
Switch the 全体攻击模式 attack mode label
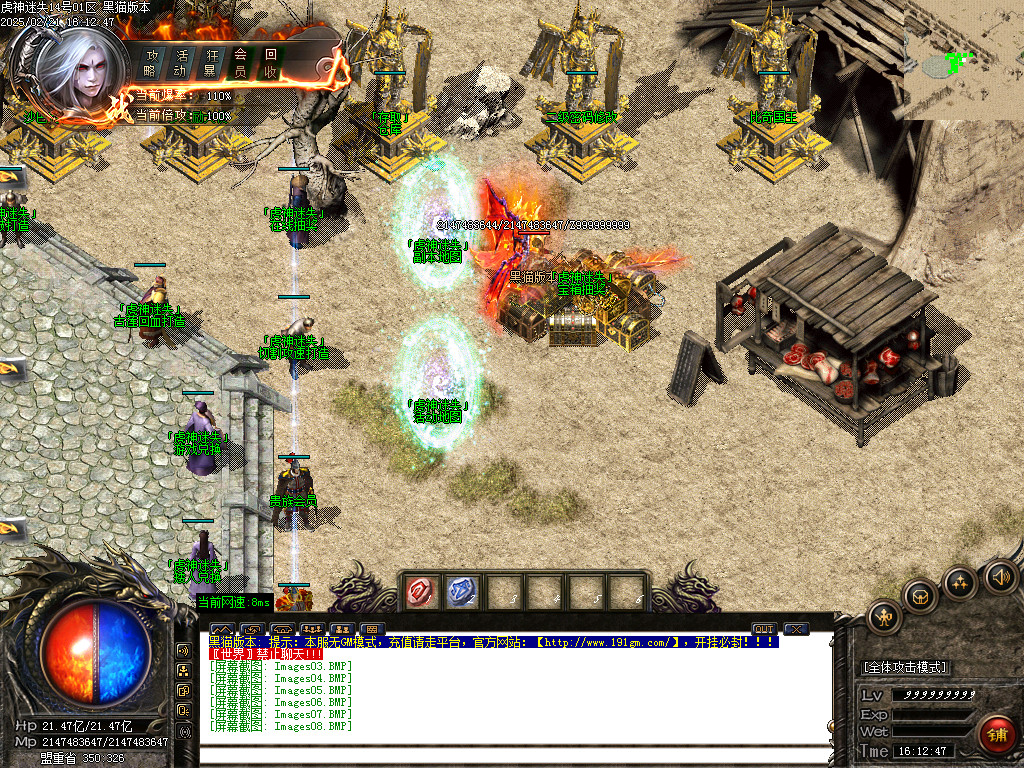pos(905,667)
